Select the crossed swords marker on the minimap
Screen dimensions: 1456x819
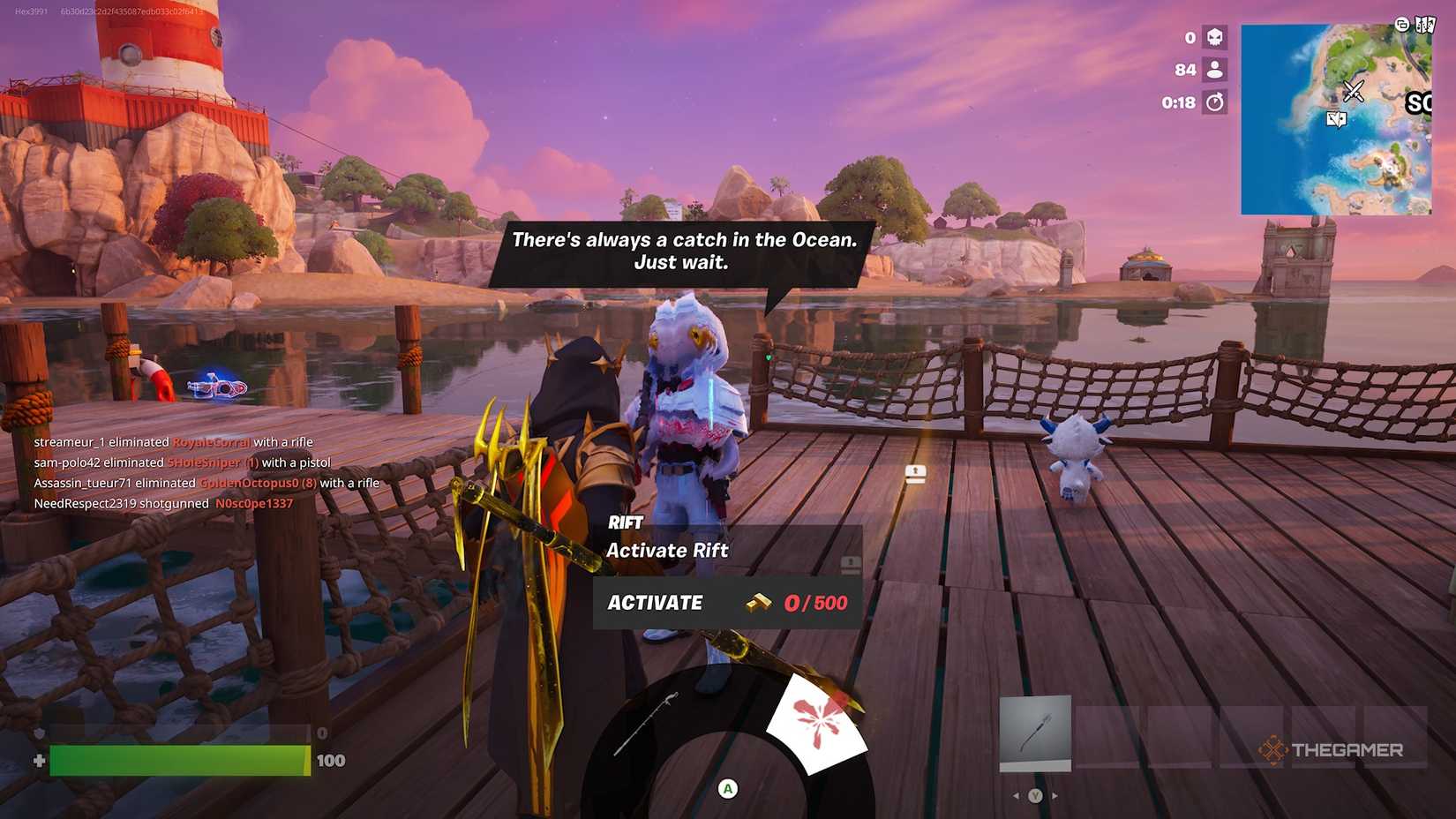[x=1354, y=92]
